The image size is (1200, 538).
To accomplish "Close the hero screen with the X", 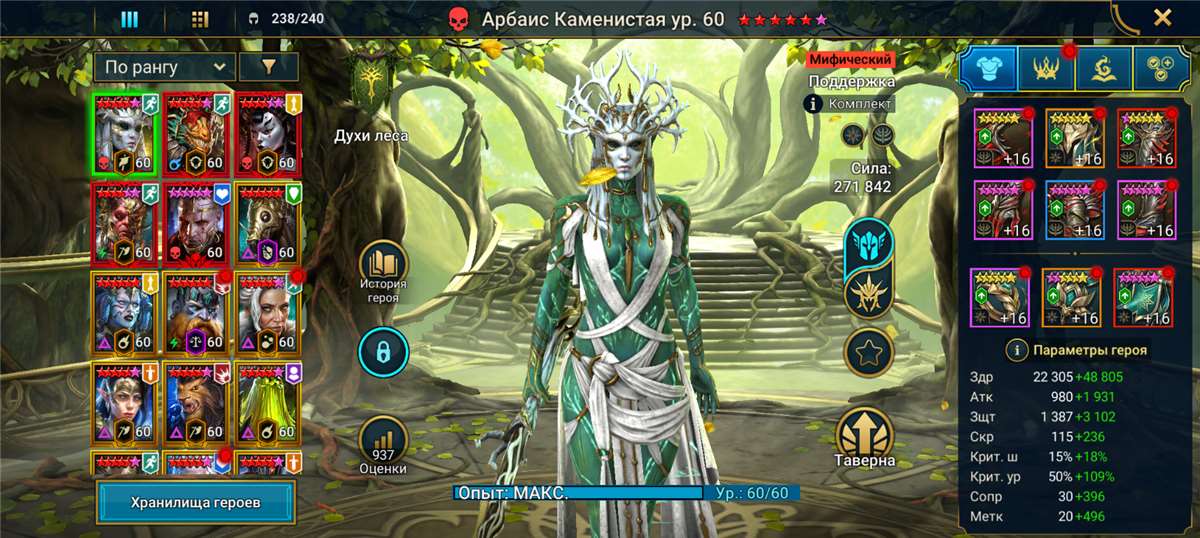I will coord(1162,17).
